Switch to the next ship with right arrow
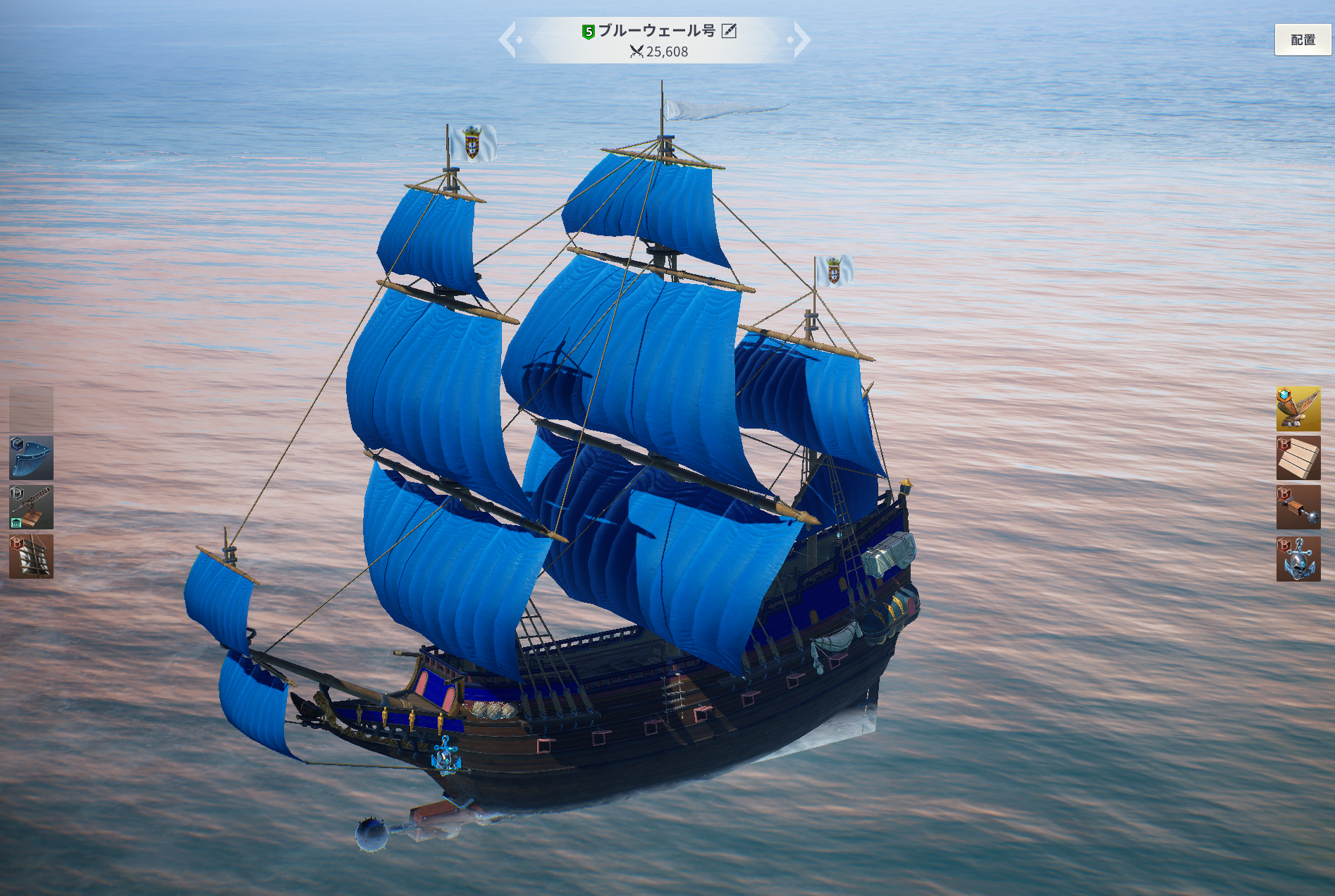Viewport: 1335px width, 896px height. pyautogui.click(x=801, y=39)
